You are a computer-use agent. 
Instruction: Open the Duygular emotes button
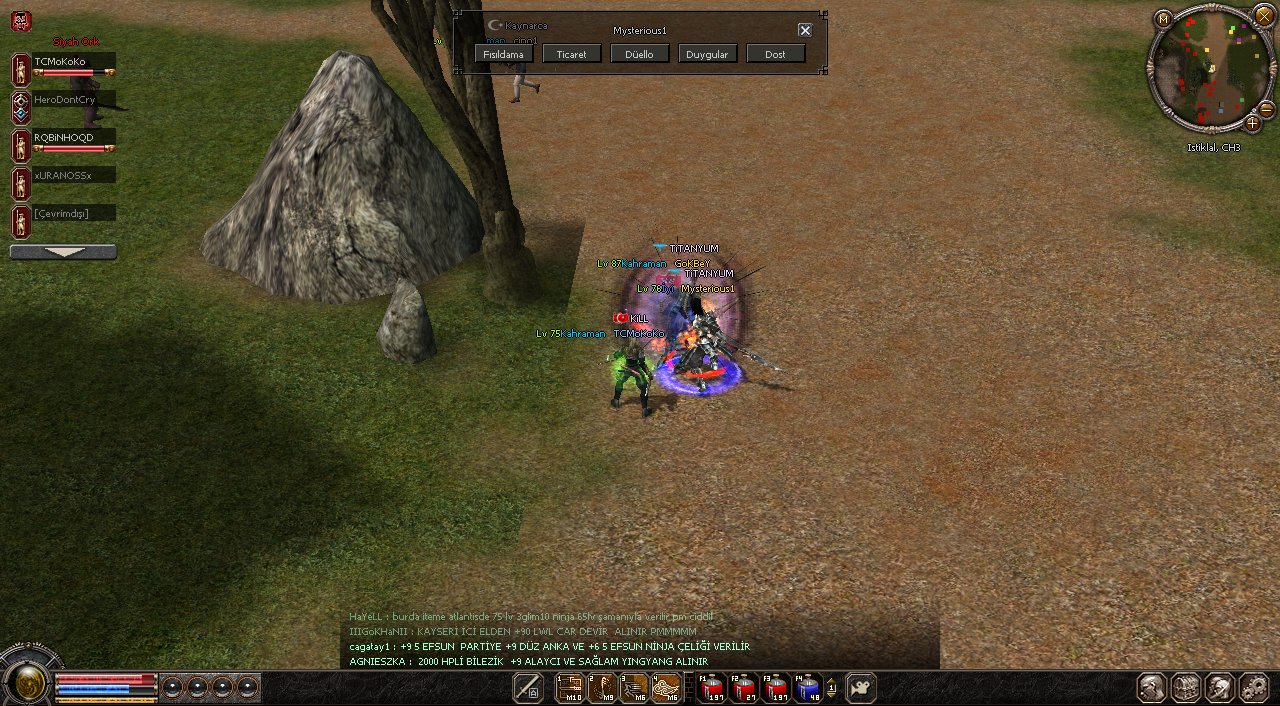click(707, 54)
